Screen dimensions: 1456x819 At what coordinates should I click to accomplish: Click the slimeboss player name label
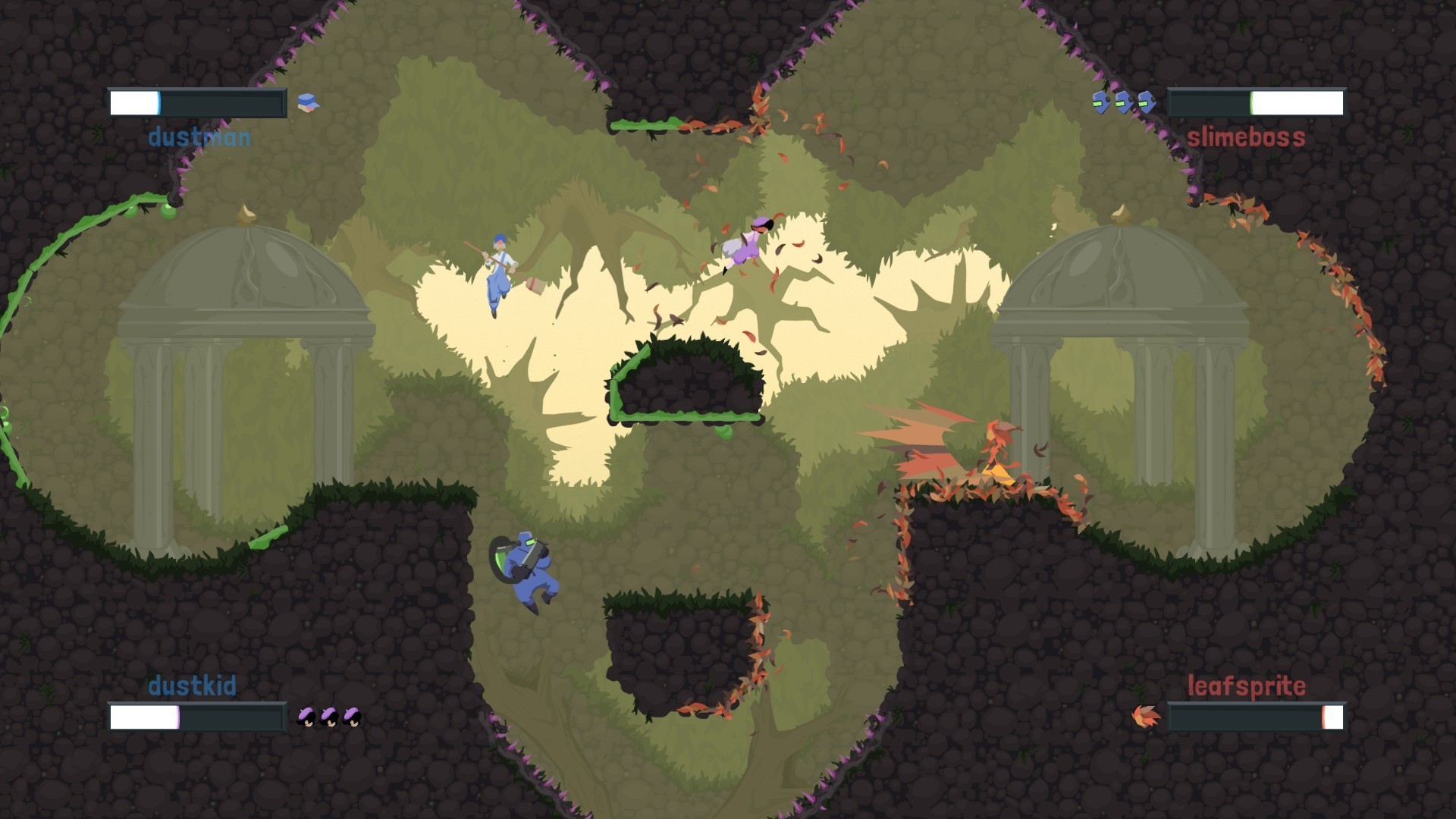[x=1245, y=138]
